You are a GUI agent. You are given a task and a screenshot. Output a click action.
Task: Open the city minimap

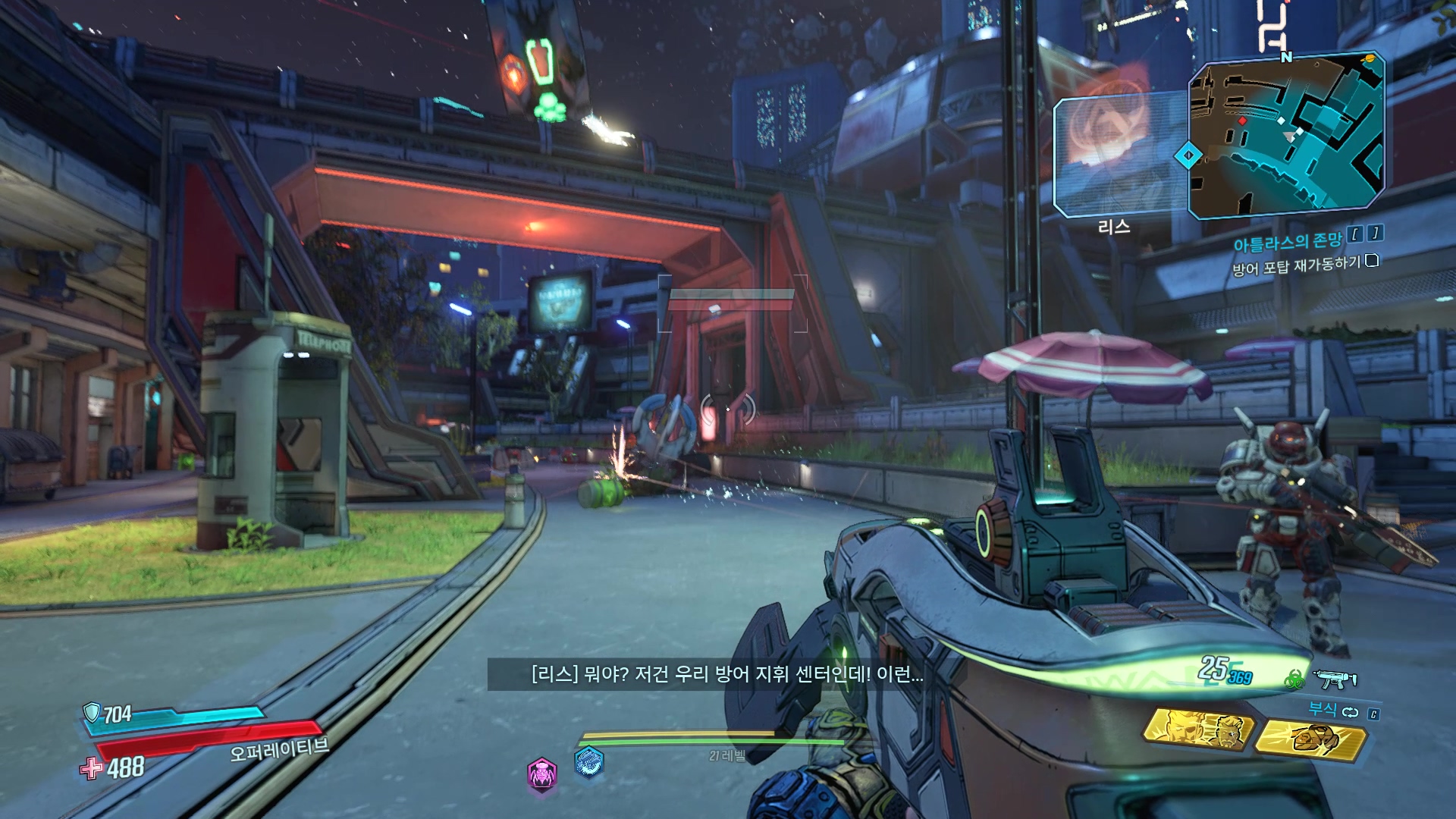tap(1286, 136)
